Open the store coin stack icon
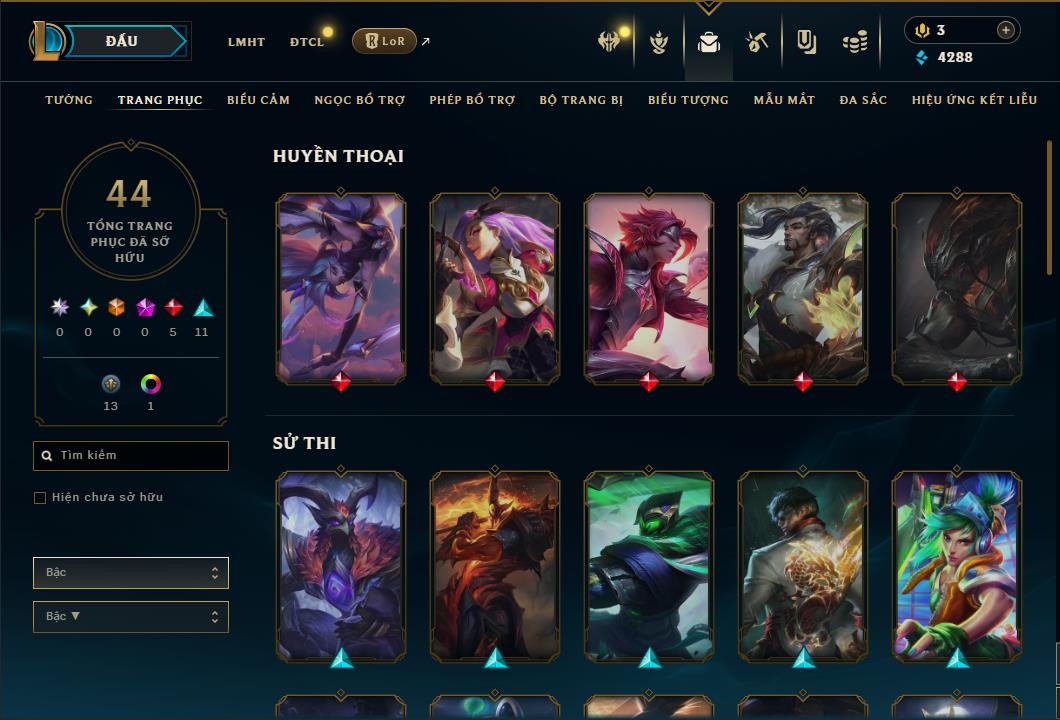The width and height of the screenshot is (1060, 720). click(854, 42)
